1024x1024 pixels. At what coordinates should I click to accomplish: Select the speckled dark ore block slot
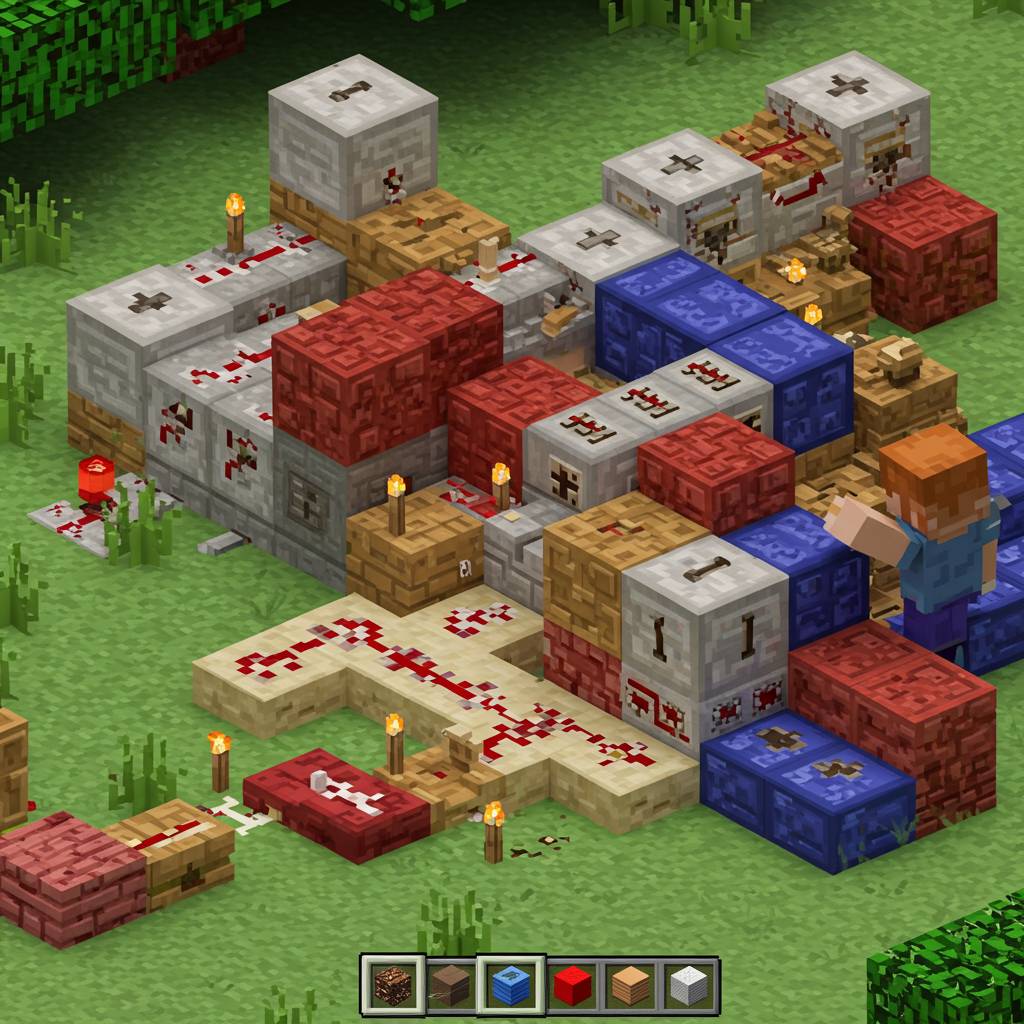(x=392, y=986)
